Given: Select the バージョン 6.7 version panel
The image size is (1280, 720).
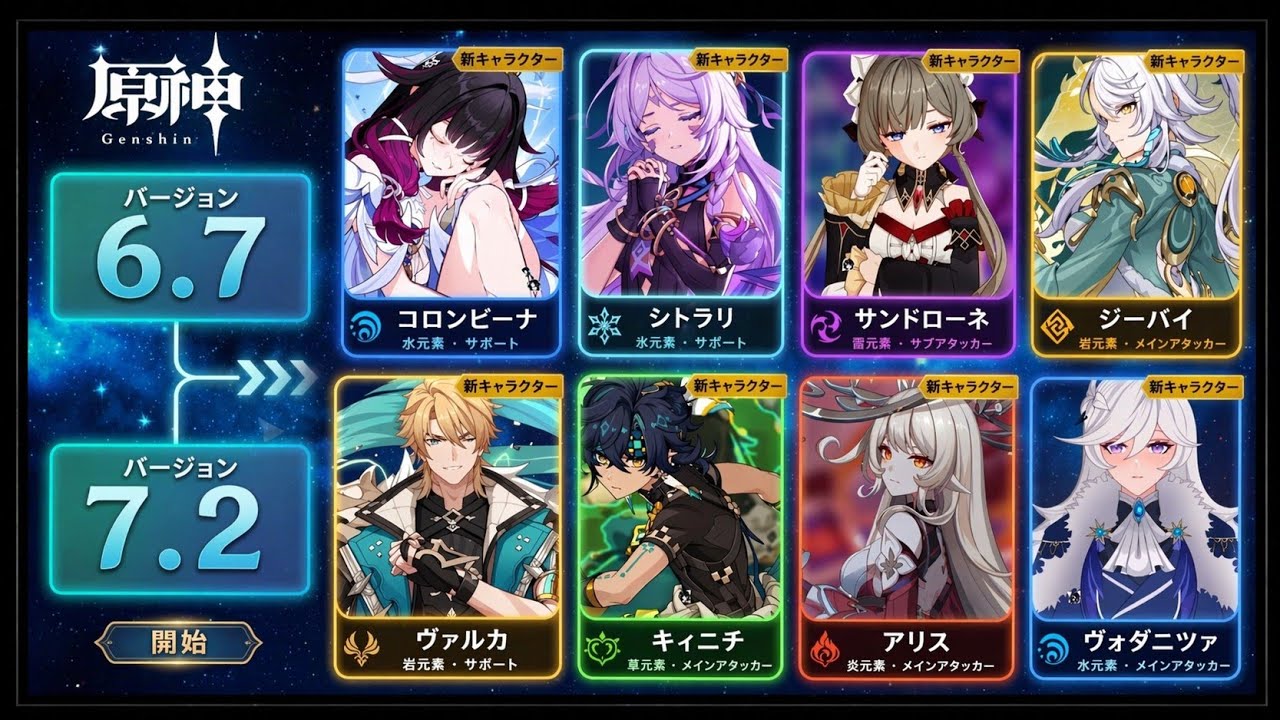Looking at the screenshot, I should point(180,246).
